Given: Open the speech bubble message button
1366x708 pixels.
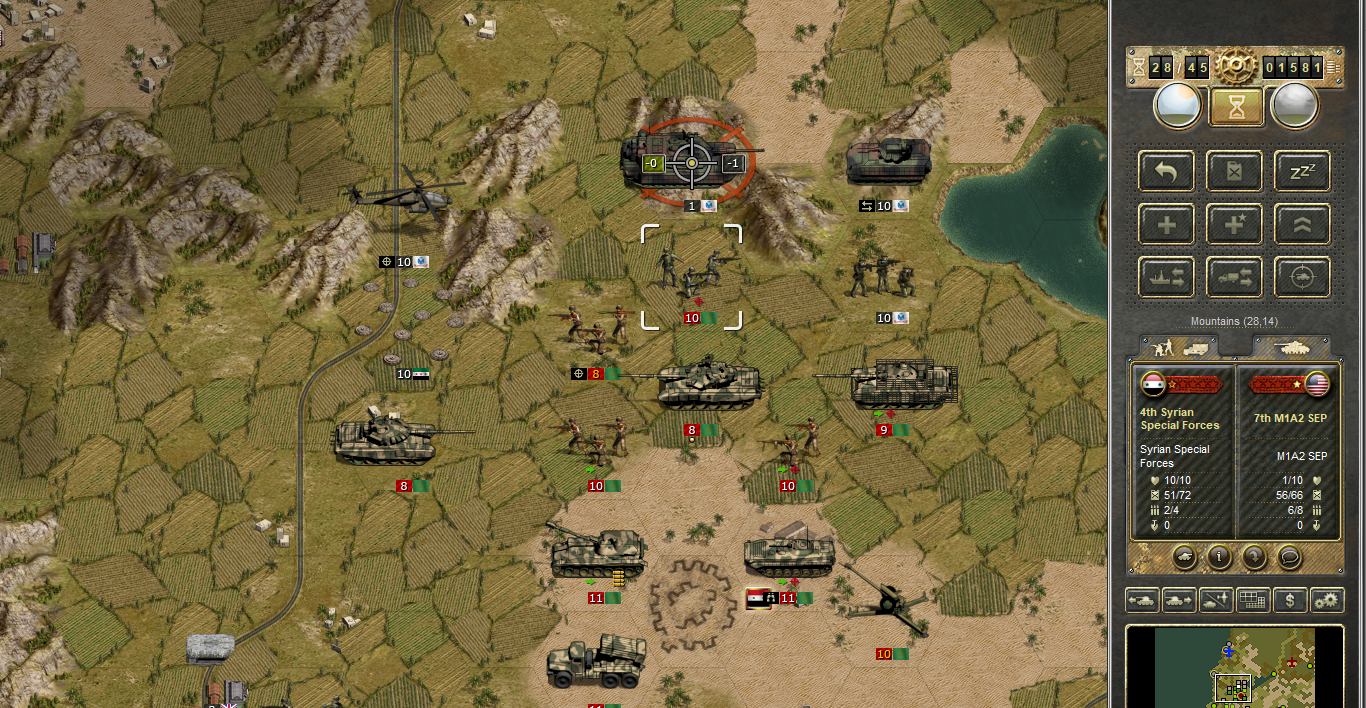Looking at the screenshot, I should [1290, 556].
